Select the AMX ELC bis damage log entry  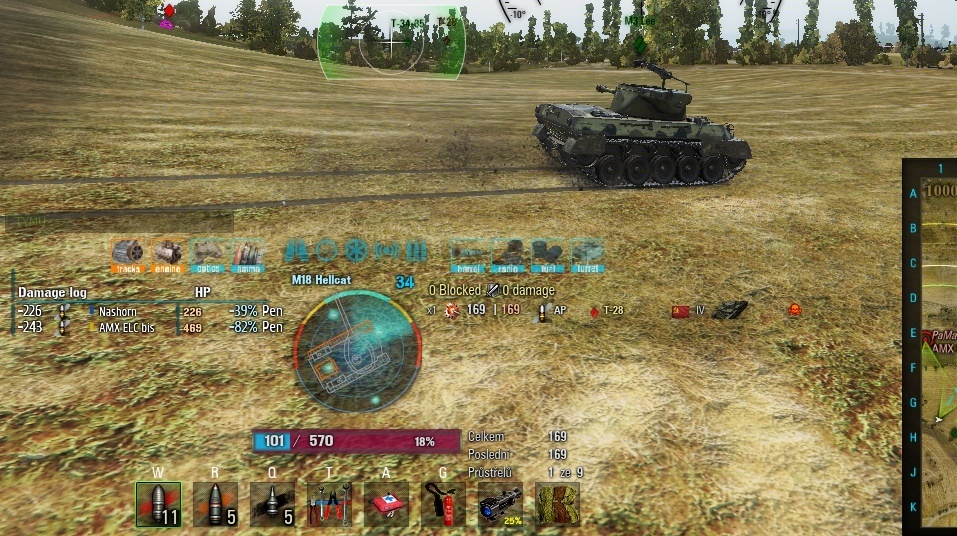pyautogui.click(x=150, y=327)
